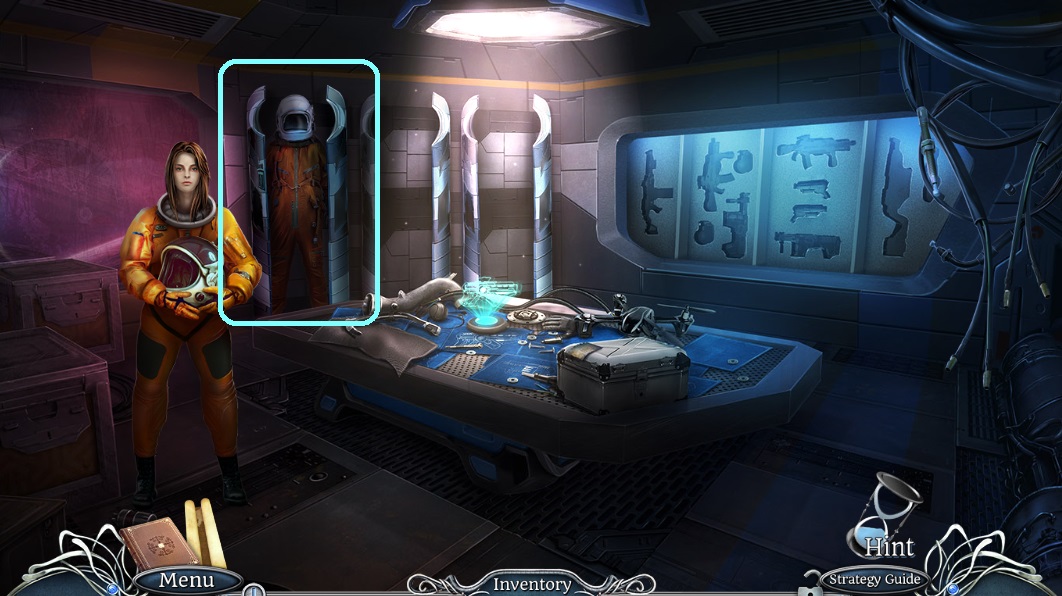The height and width of the screenshot is (596, 1062).
Task: Open the Strategy Guide
Action: [x=873, y=579]
